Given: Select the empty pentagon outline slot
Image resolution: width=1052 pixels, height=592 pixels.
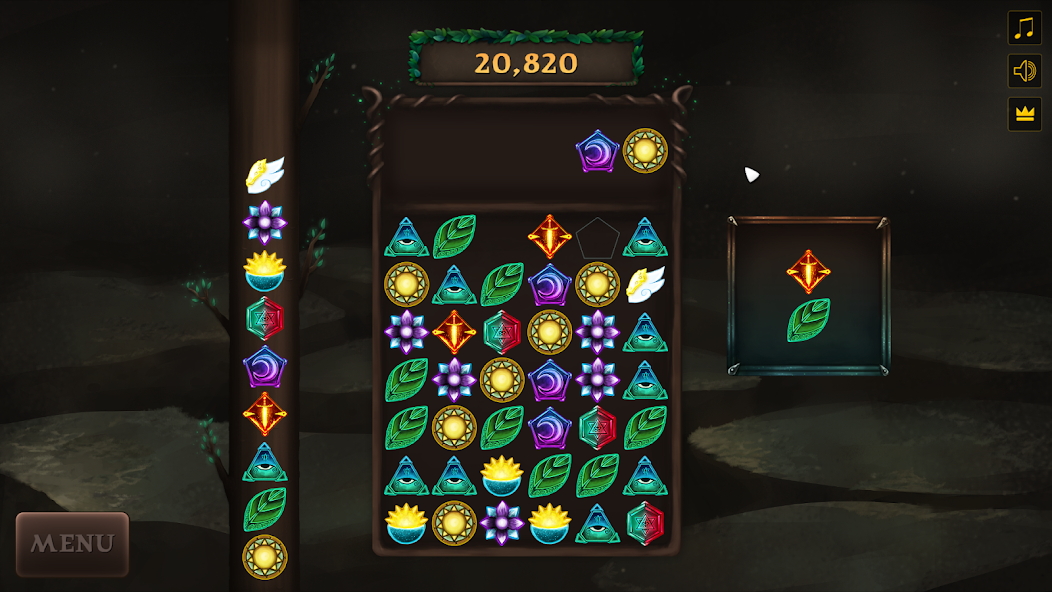Looking at the screenshot, I should 597,238.
